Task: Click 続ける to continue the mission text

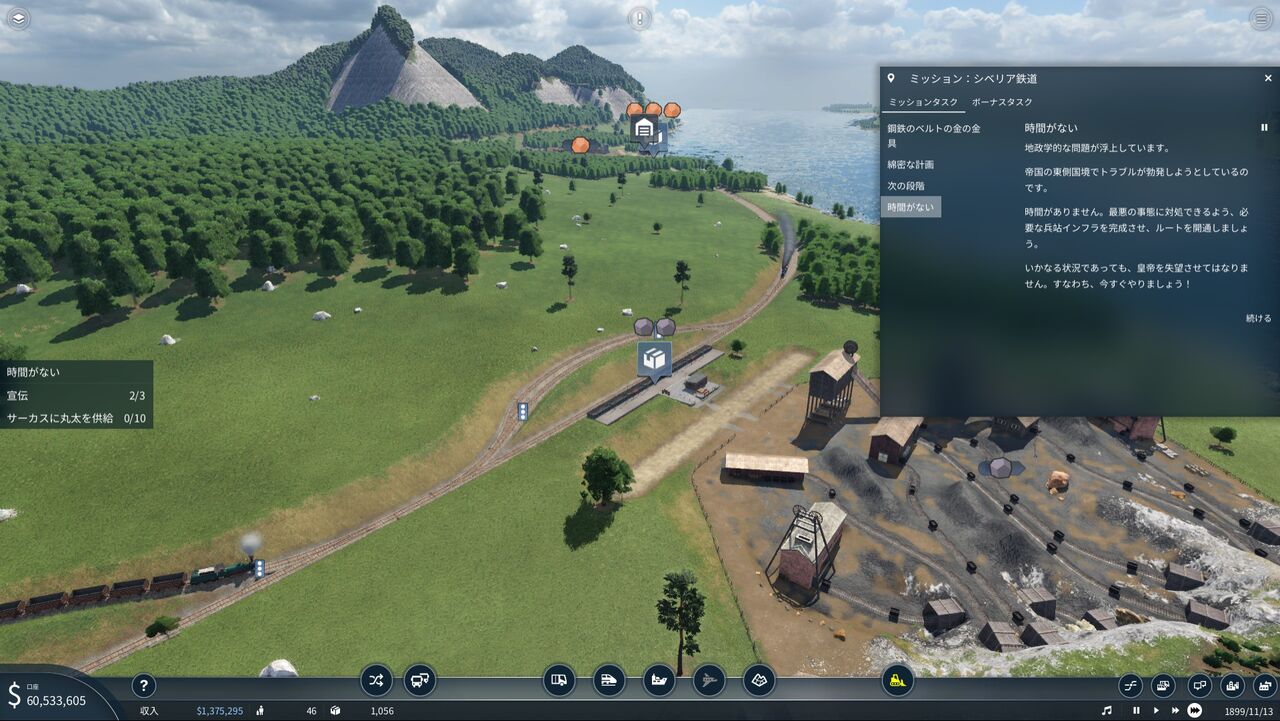Action: point(1258,318)
